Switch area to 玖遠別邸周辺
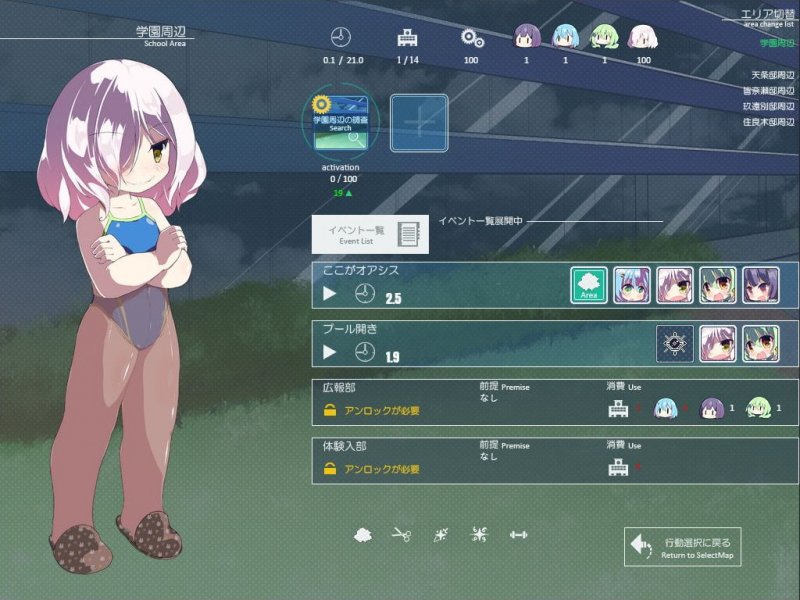The height and width of the screenshot is (600, 800). coord(770,106)
